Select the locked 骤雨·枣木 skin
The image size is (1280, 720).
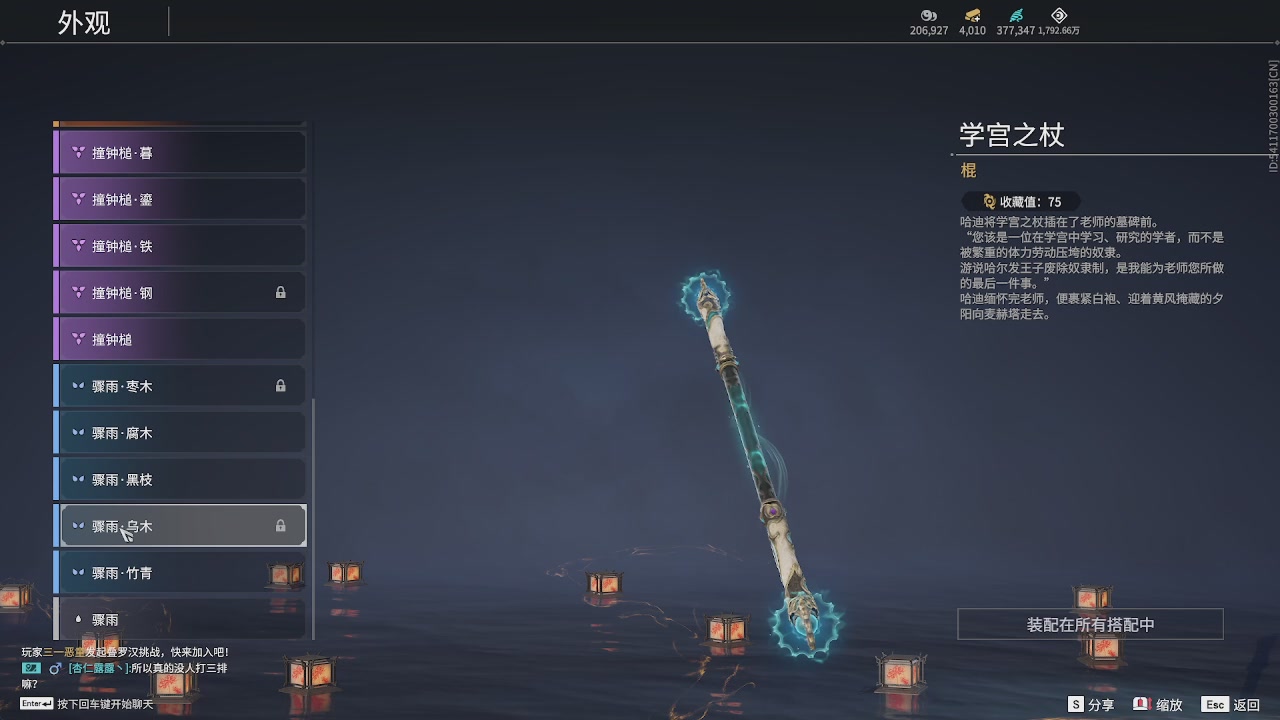(180, 386)
